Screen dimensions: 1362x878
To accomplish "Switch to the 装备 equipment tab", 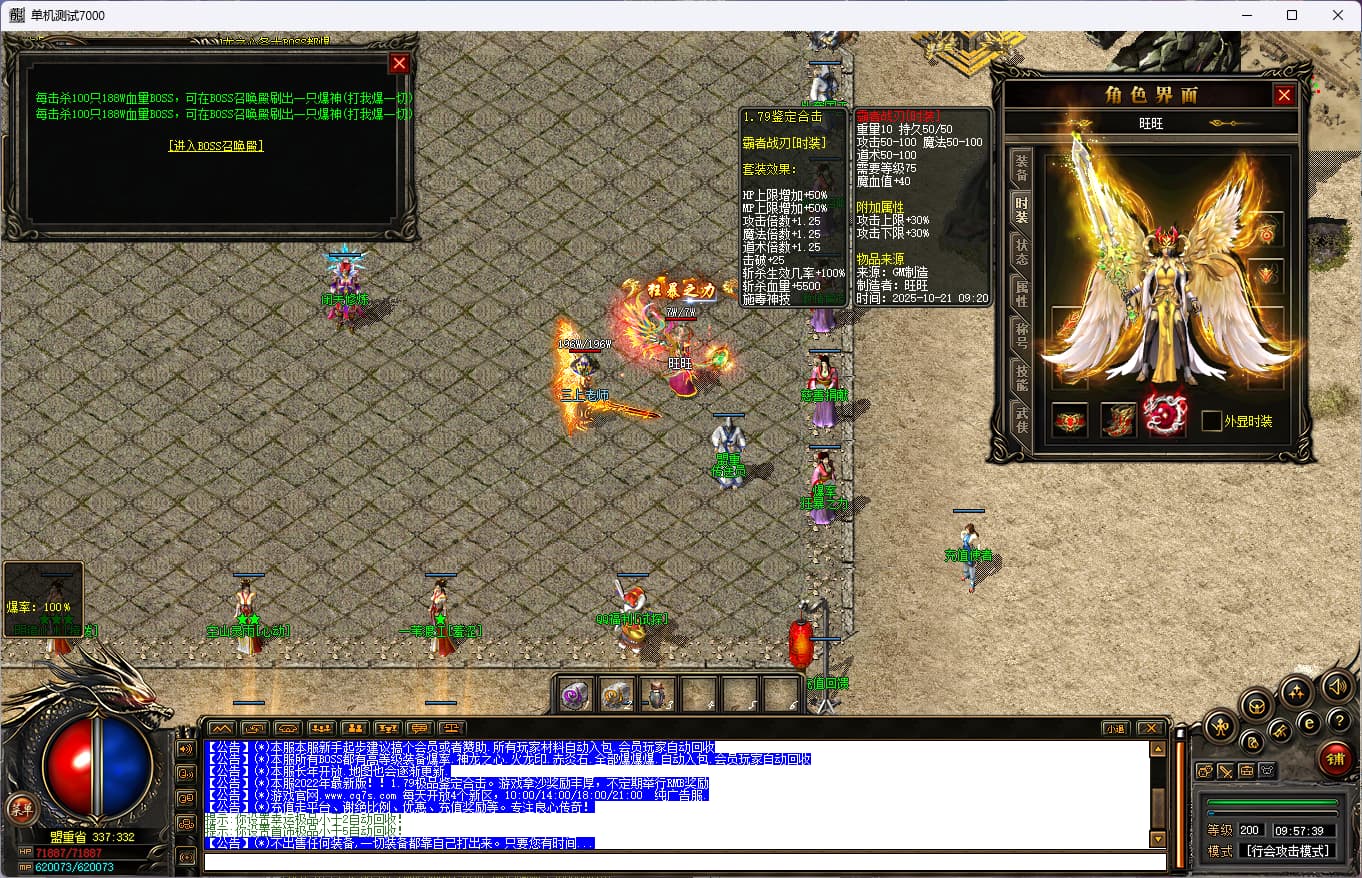I will point(1021,168).
